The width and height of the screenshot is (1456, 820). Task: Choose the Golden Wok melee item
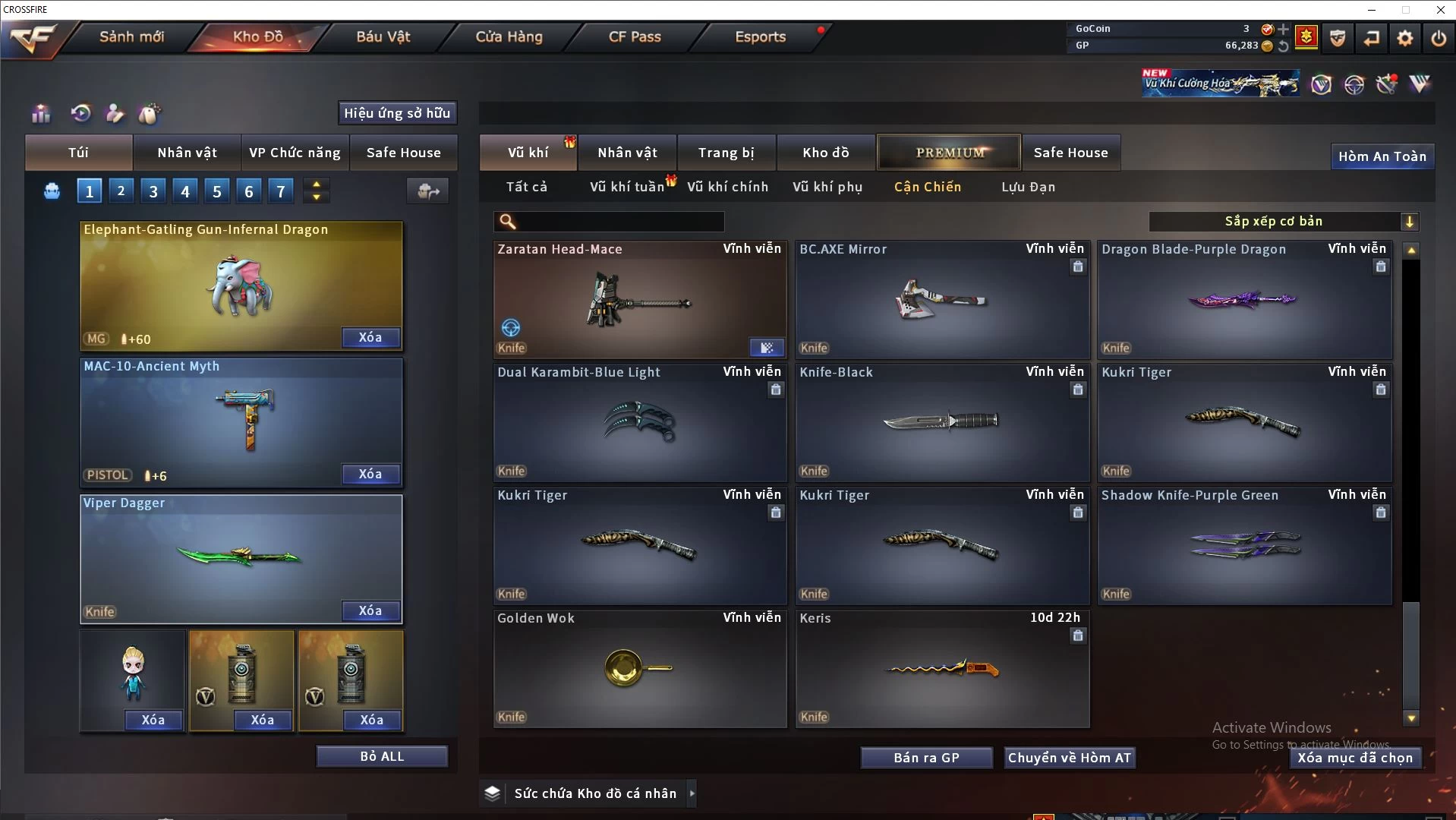click(639, 669)
